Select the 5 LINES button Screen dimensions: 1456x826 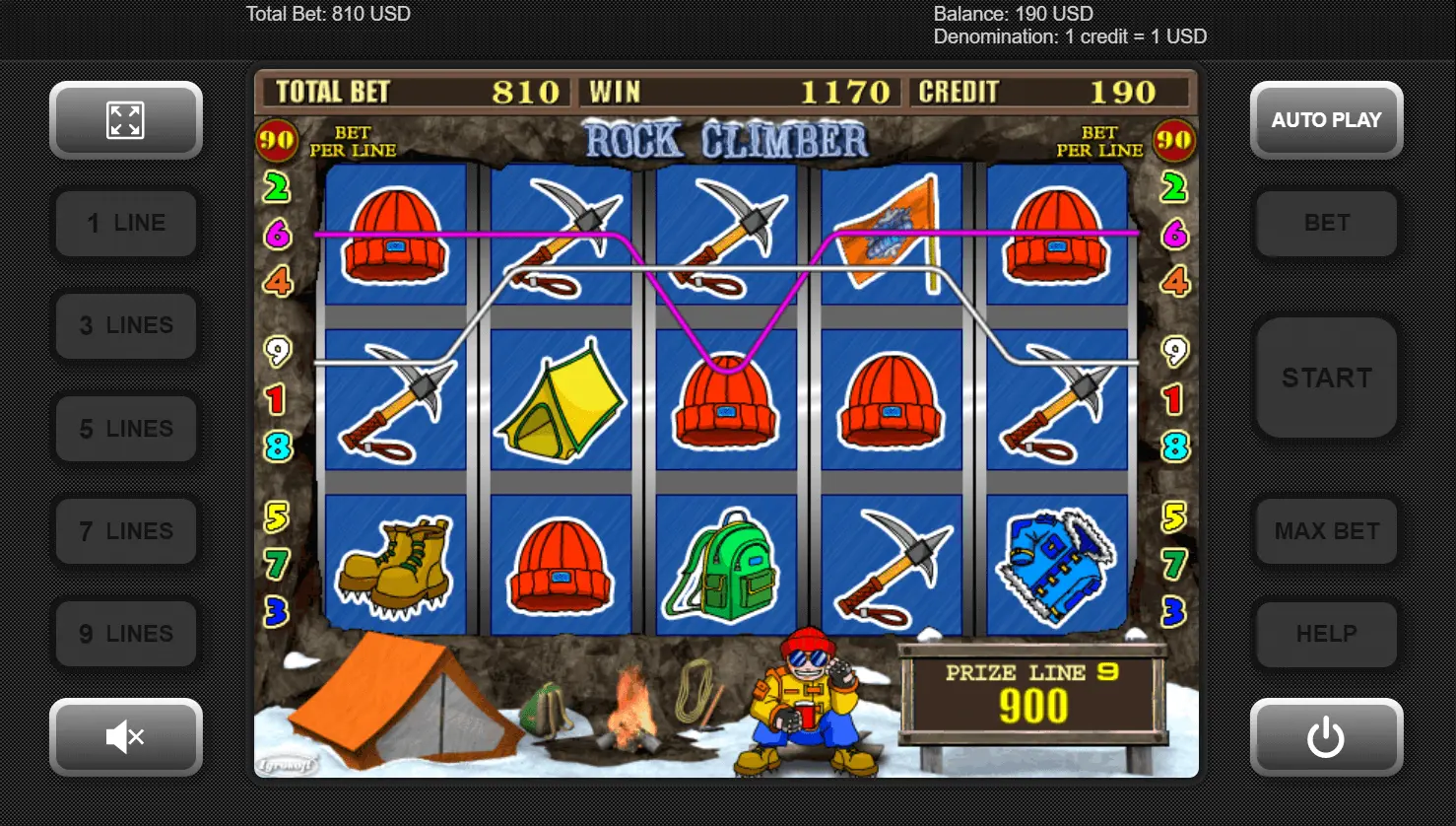coord(126,429)
